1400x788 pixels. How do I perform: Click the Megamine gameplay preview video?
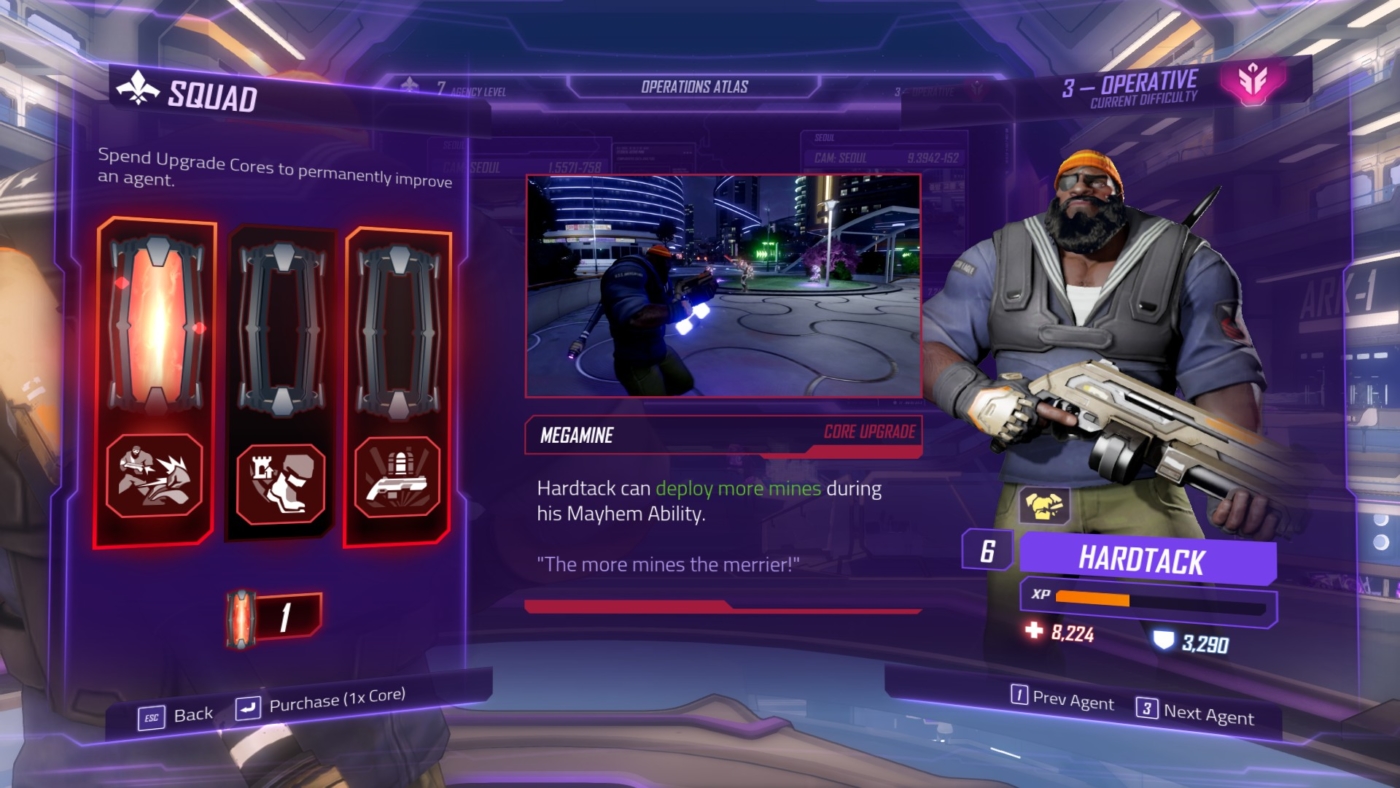[722, 285]
